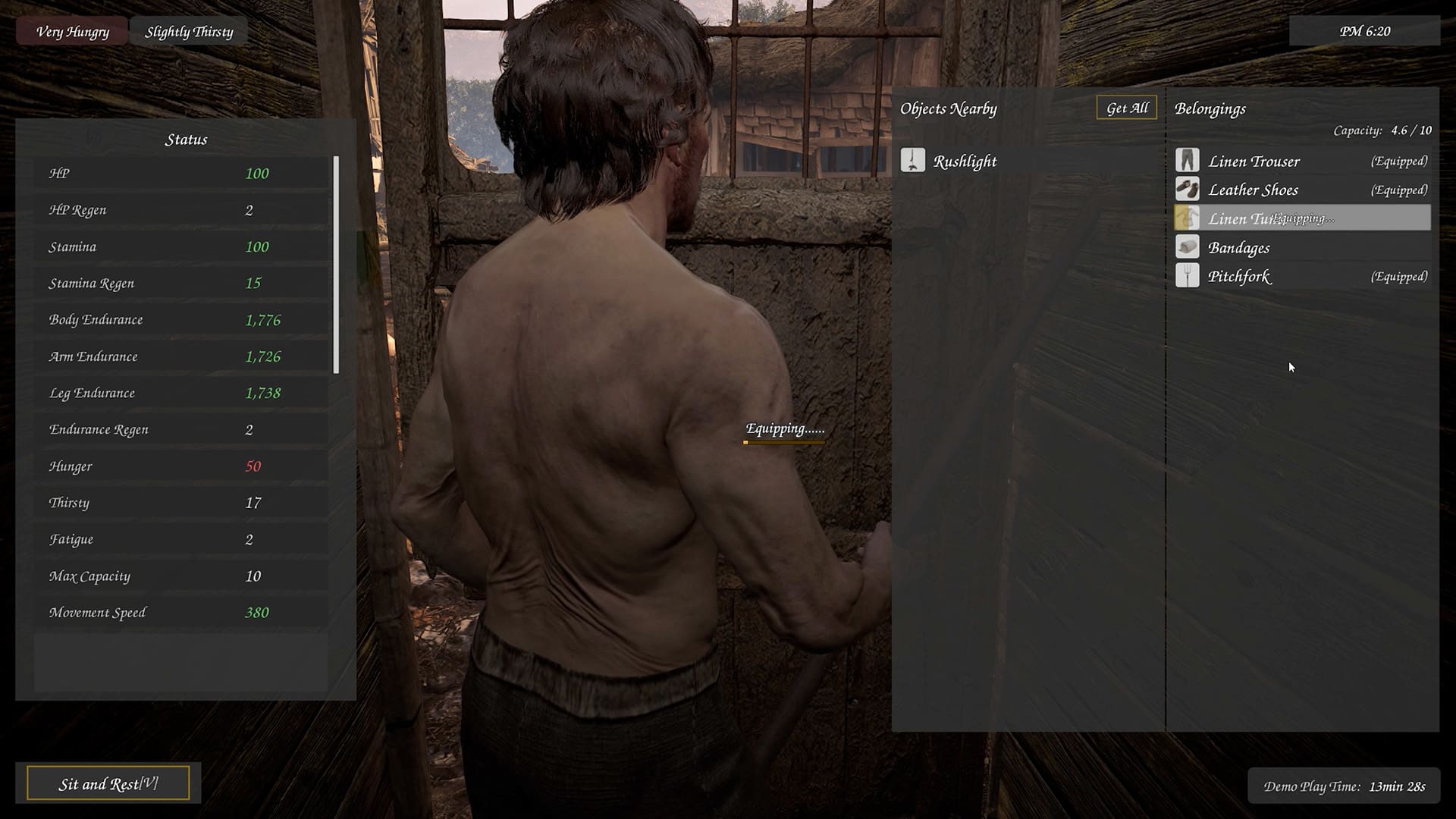Unequip the Linen Trouser
Screen dimensions: 1456x819
tap(1398, 160)
